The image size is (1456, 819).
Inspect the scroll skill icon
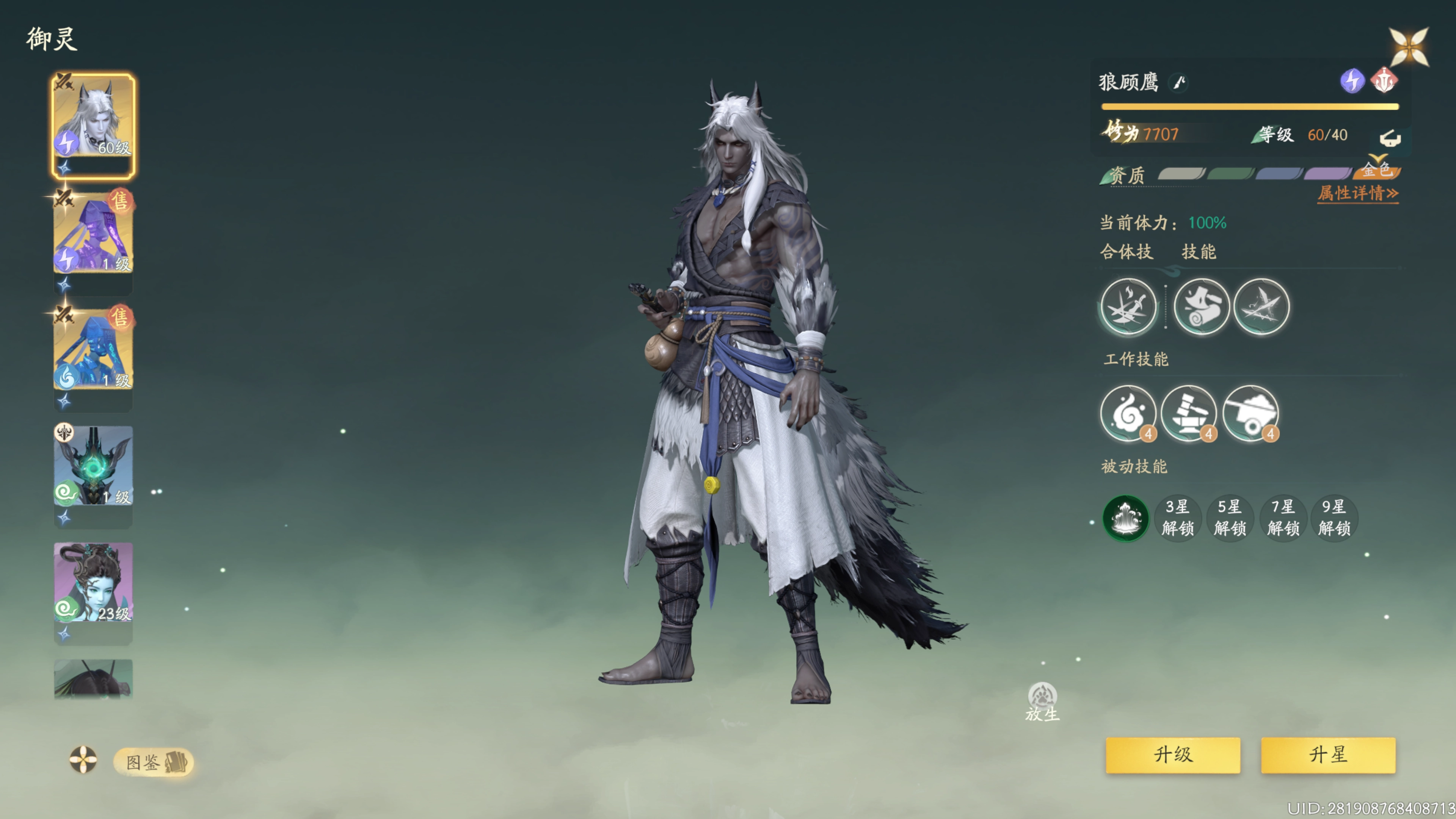1201,306
